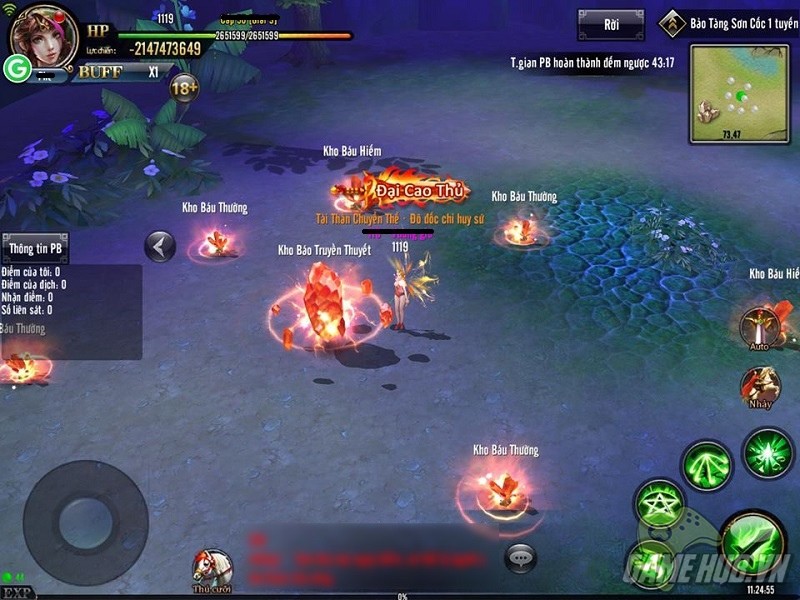Trigger the green starburst skill
Viewport: 800px width, 600px height.
[x=767, y=452]
